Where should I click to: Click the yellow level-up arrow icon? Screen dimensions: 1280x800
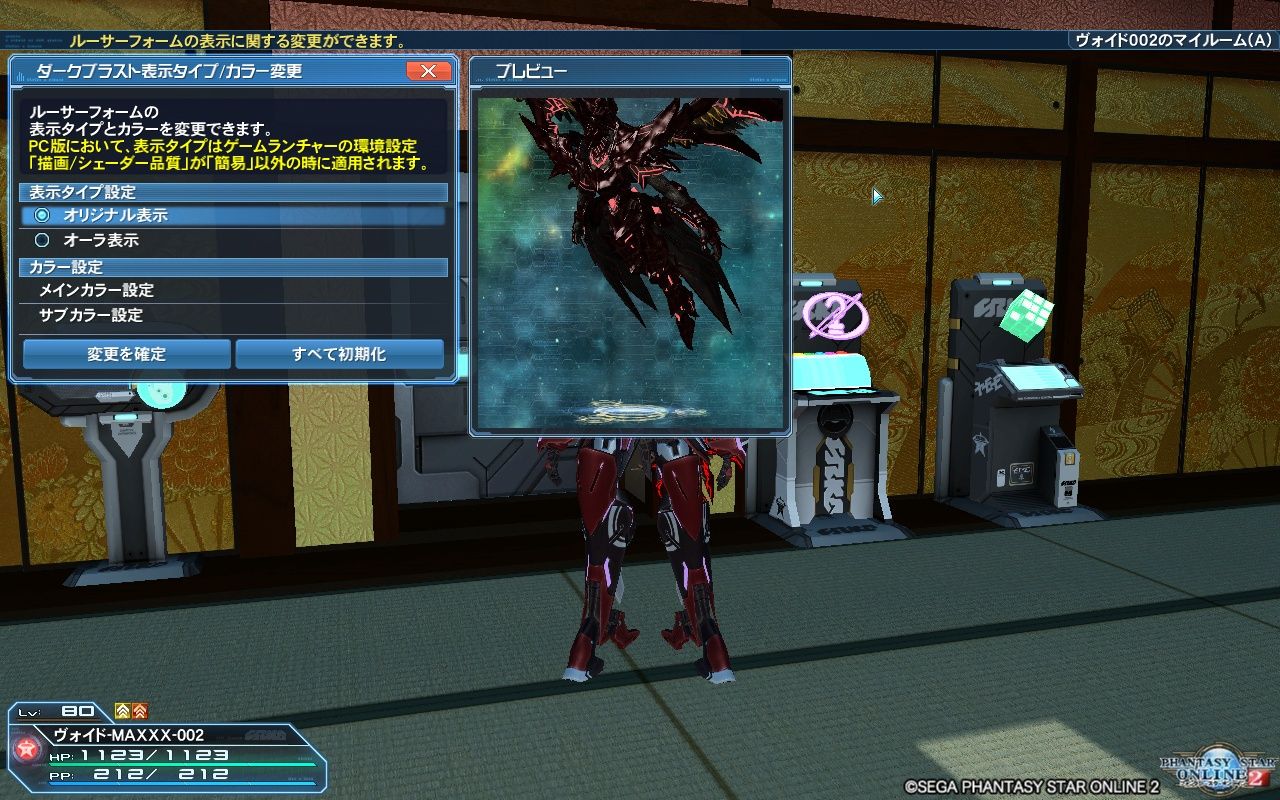pyautogui.click(x=121, y=711)
